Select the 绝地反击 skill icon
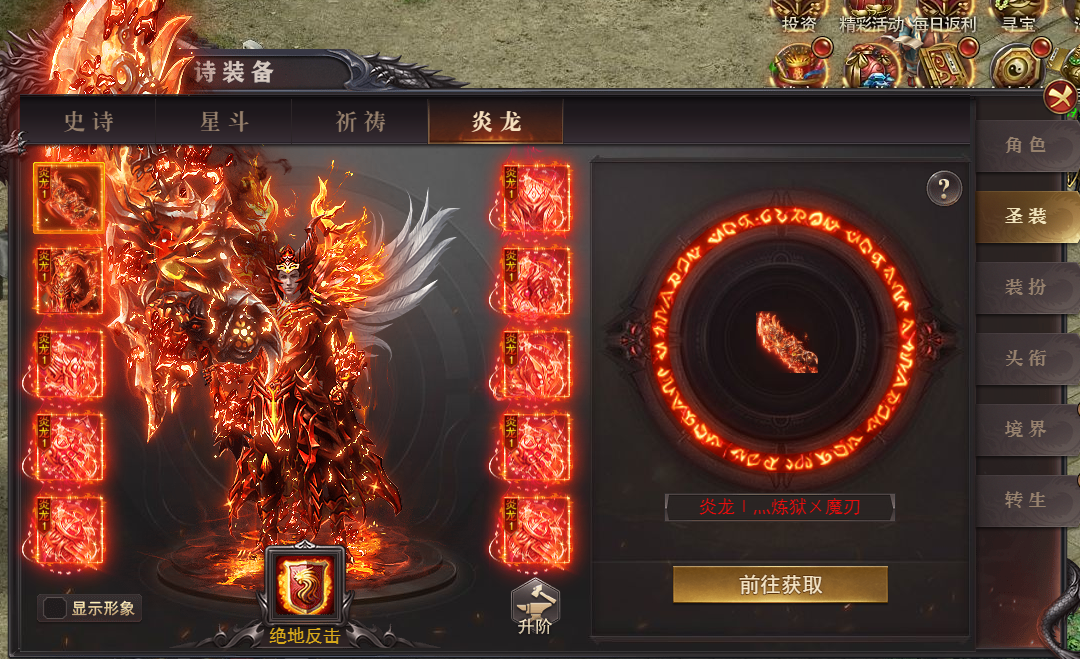The height and width of the screenshot is (659, 1080). coord(305,589)
